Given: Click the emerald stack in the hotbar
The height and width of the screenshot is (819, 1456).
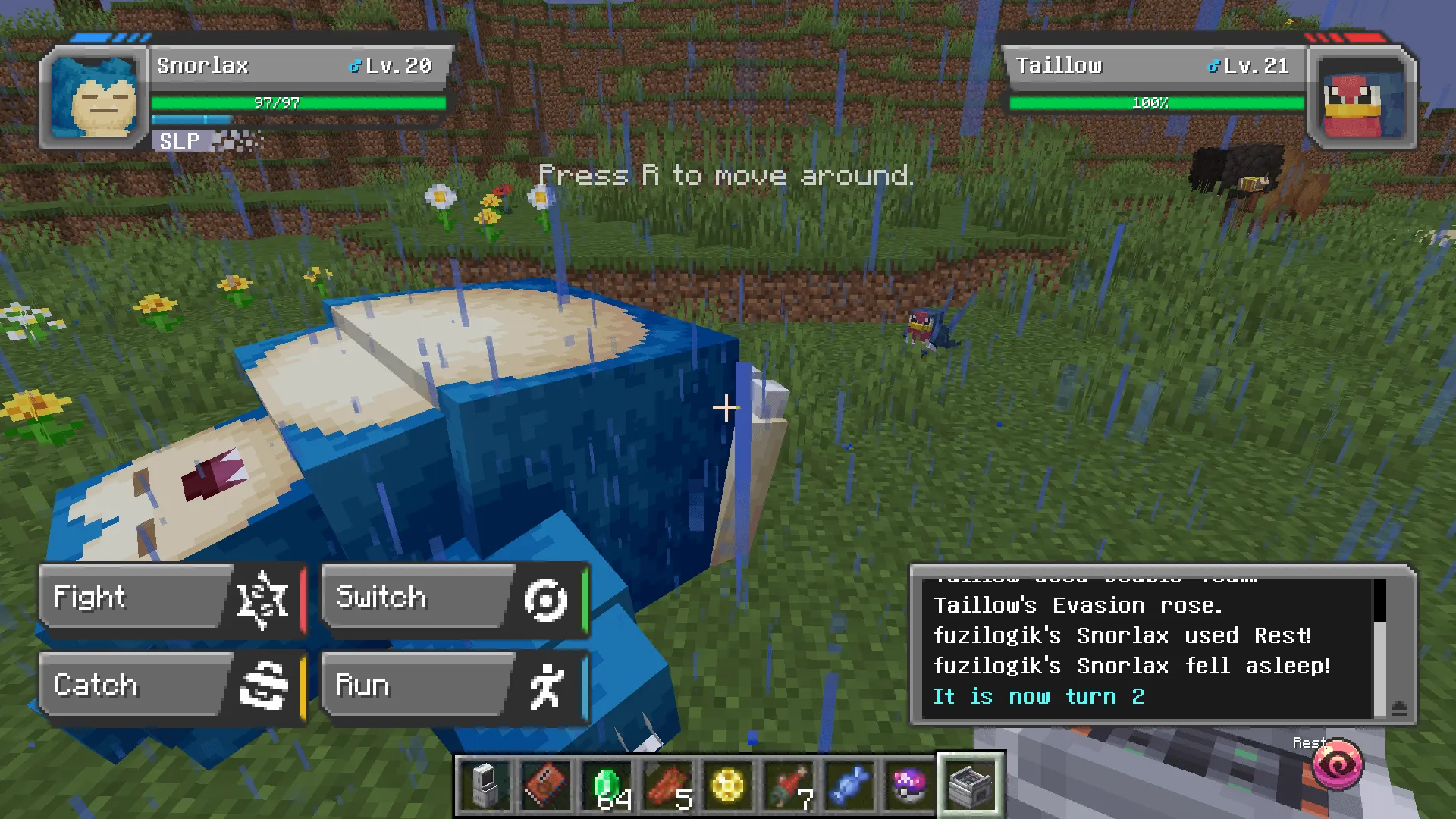Looking at the screenshot, I should point(607,783).
